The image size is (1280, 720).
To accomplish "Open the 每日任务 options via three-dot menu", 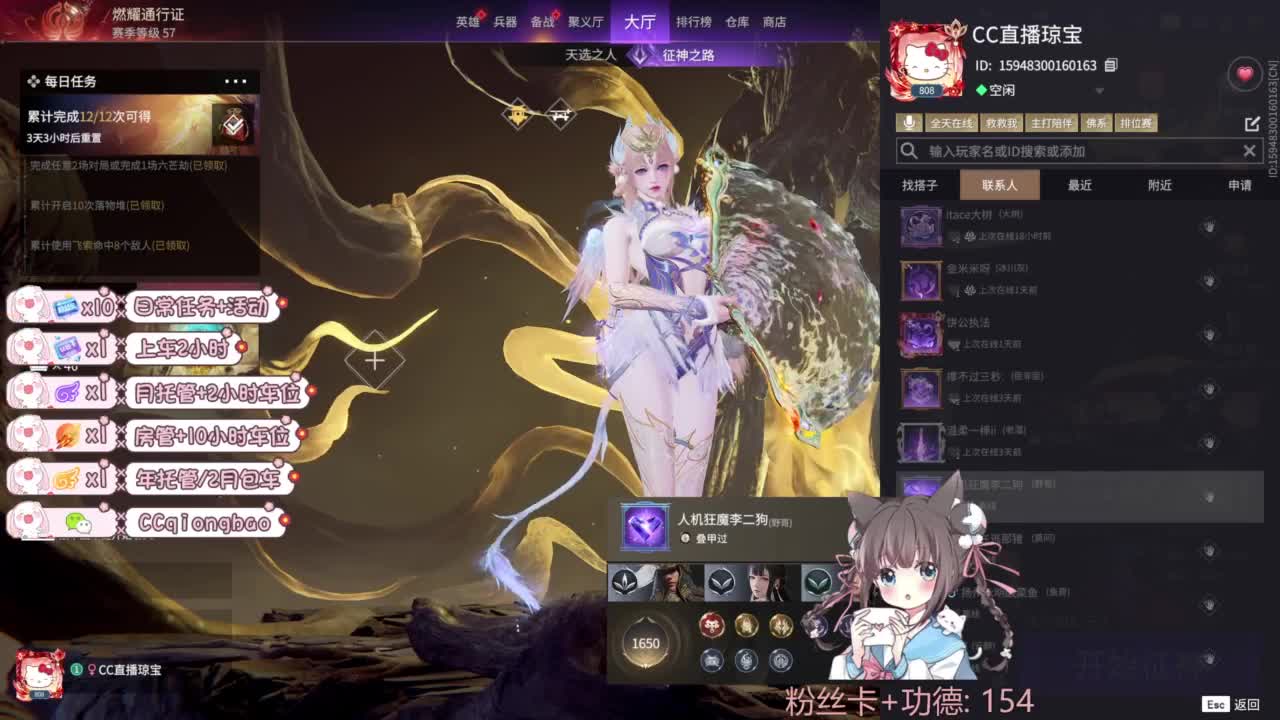I will [235, 82].
